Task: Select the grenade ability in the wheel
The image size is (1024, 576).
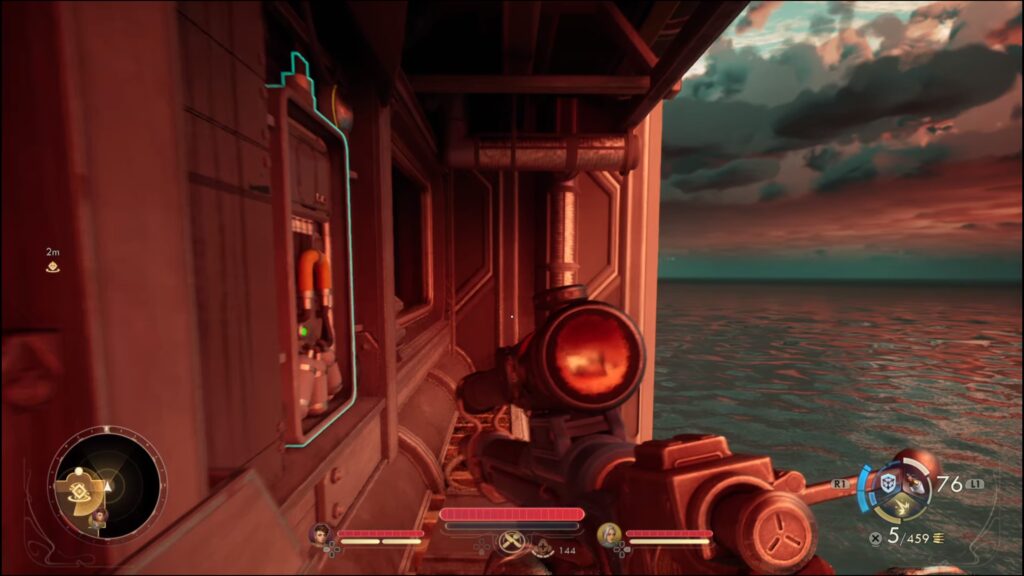Action: click(913, 483)
